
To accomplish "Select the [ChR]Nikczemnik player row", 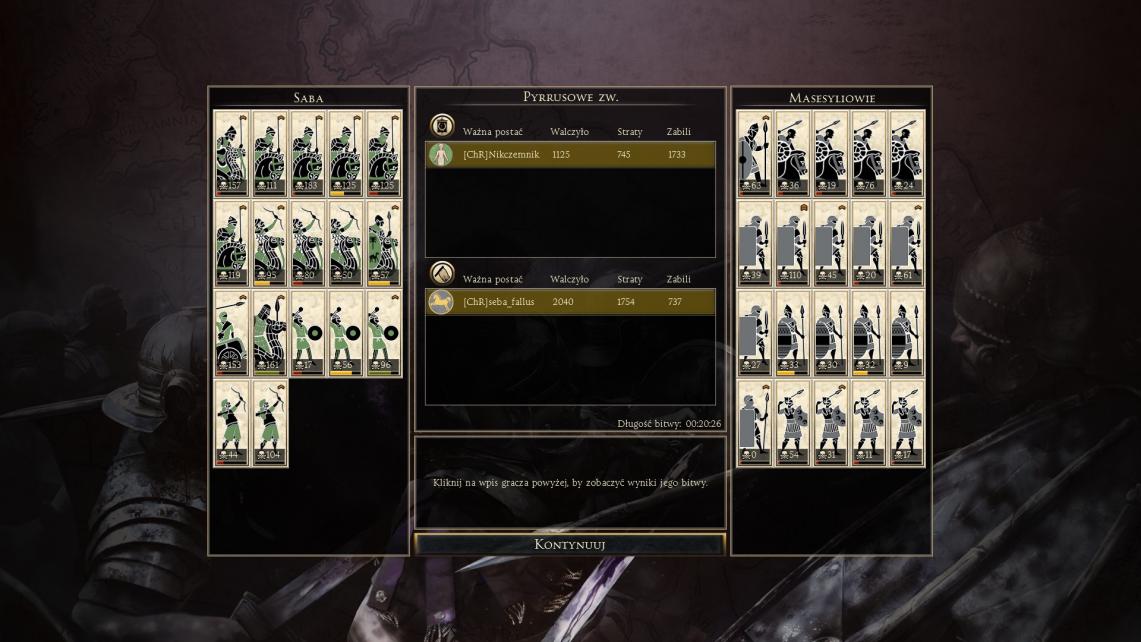I will click(570, 155).
